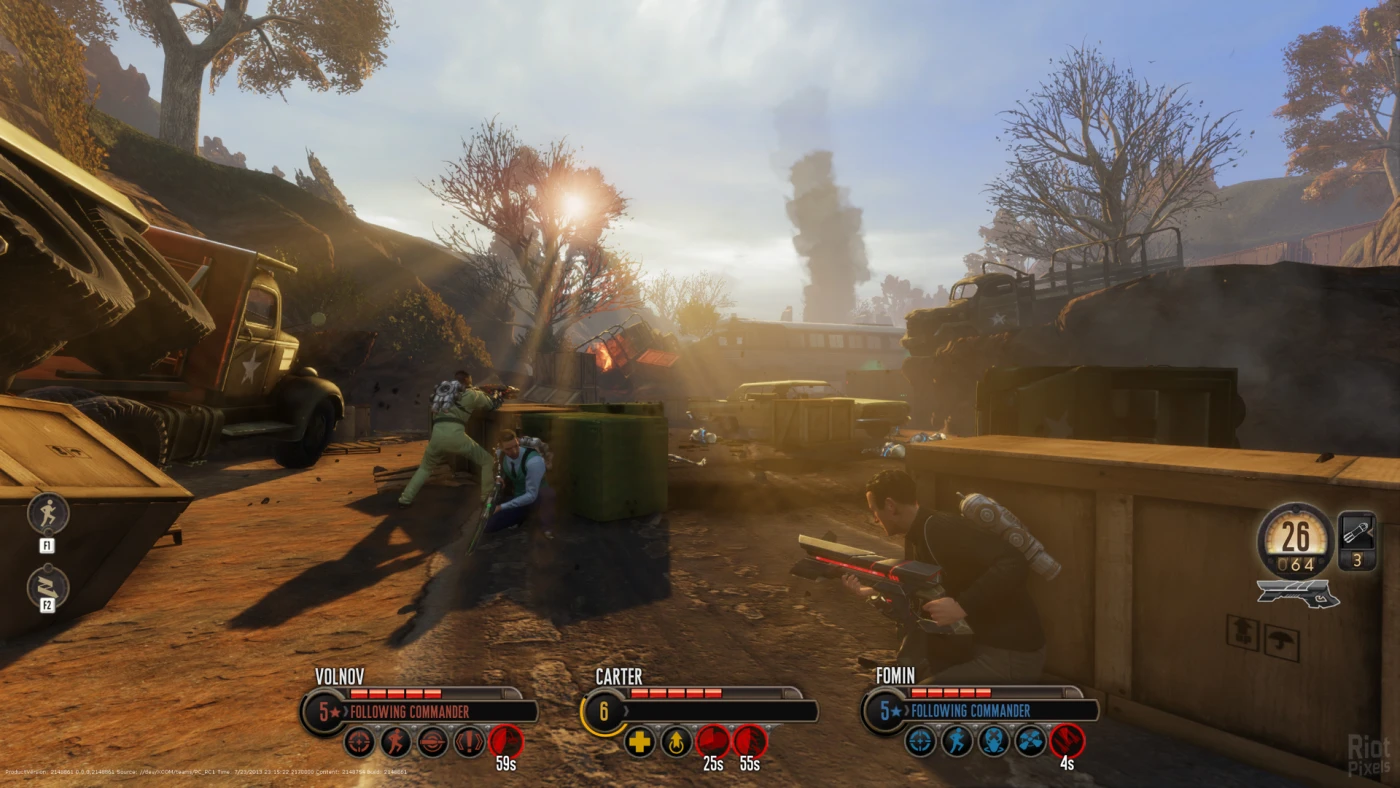The height and width of the screenshot is (788, 1400).
Task: Click Volnov's ability on 59s cooldown
Action: pos(506,742)
